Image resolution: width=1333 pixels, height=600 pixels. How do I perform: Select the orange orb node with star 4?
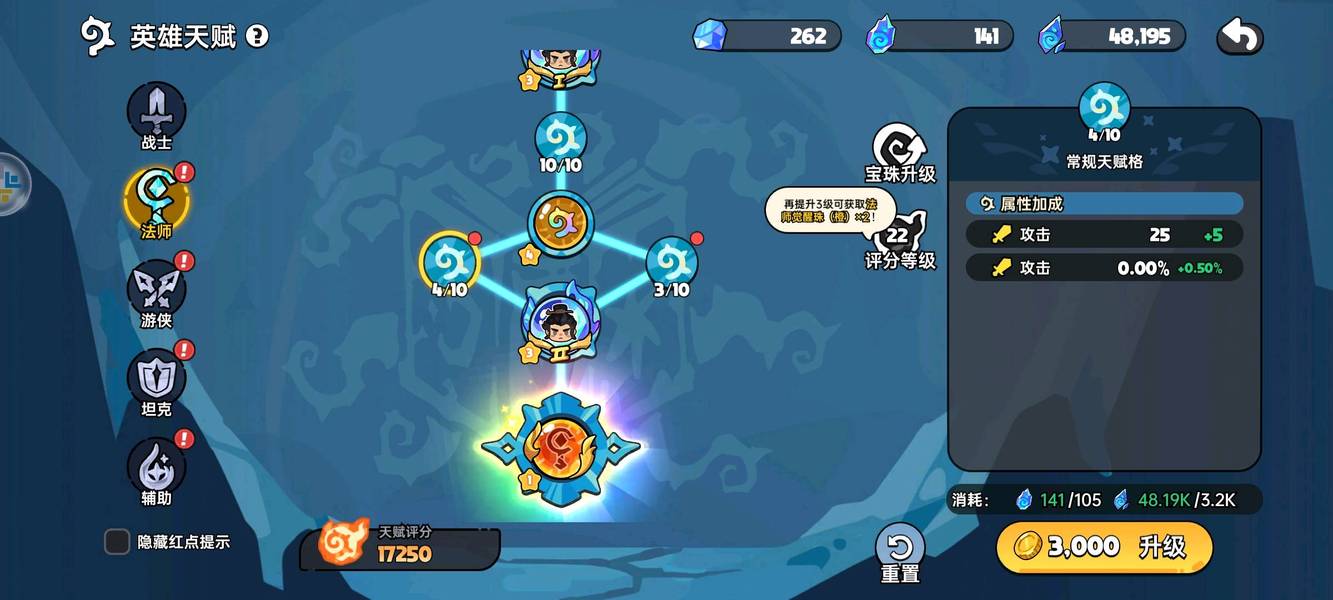pyautogui.click(x=560, y=223)
